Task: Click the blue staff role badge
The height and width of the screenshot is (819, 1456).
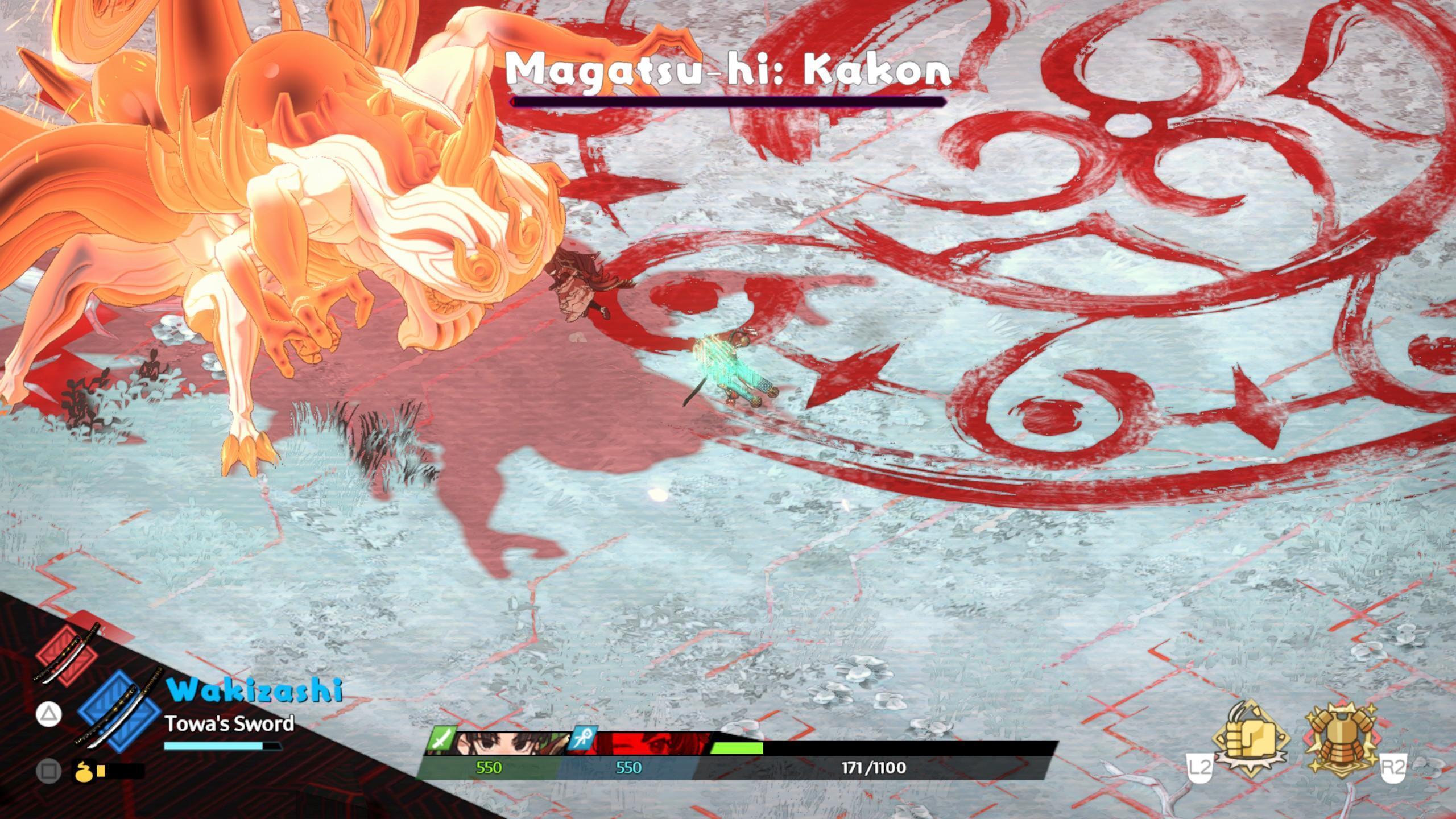Action: (582, 739)
